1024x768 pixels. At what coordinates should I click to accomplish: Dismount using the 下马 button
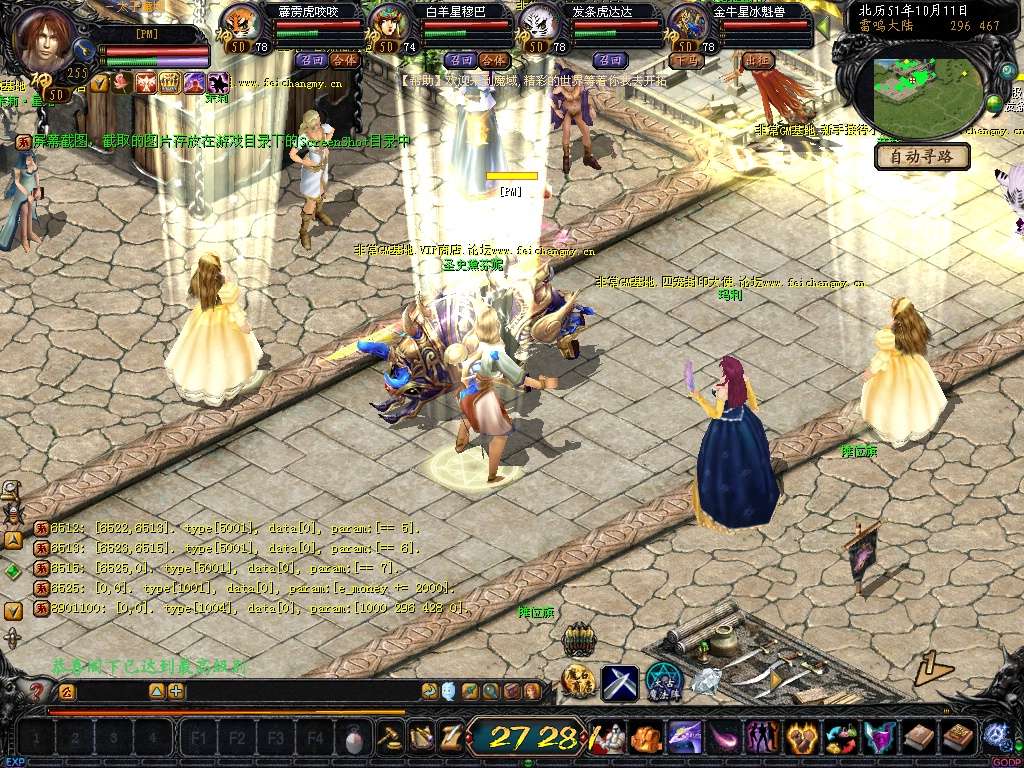(685, 60)
